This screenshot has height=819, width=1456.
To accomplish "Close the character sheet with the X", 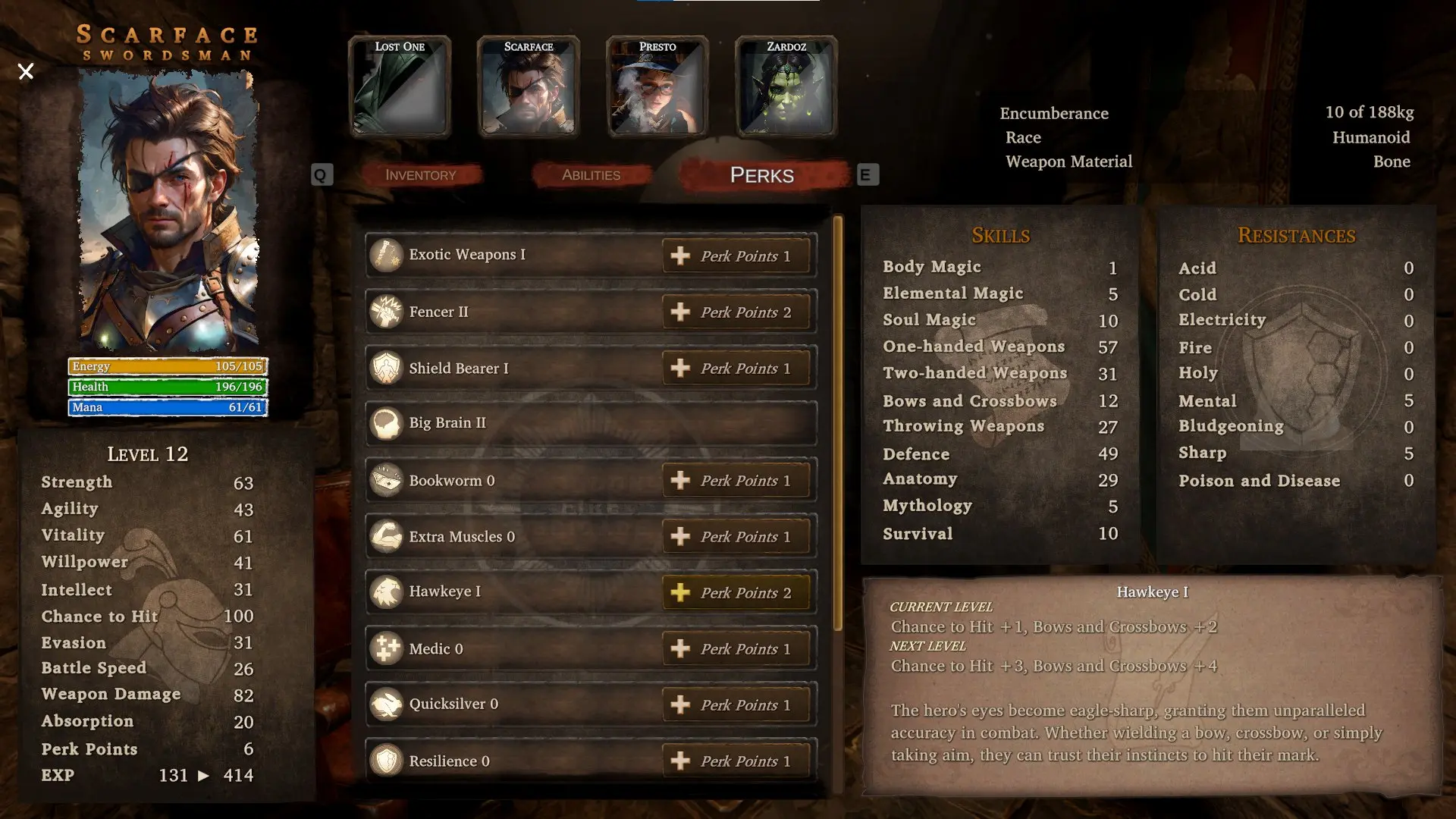I will point(26,72).
